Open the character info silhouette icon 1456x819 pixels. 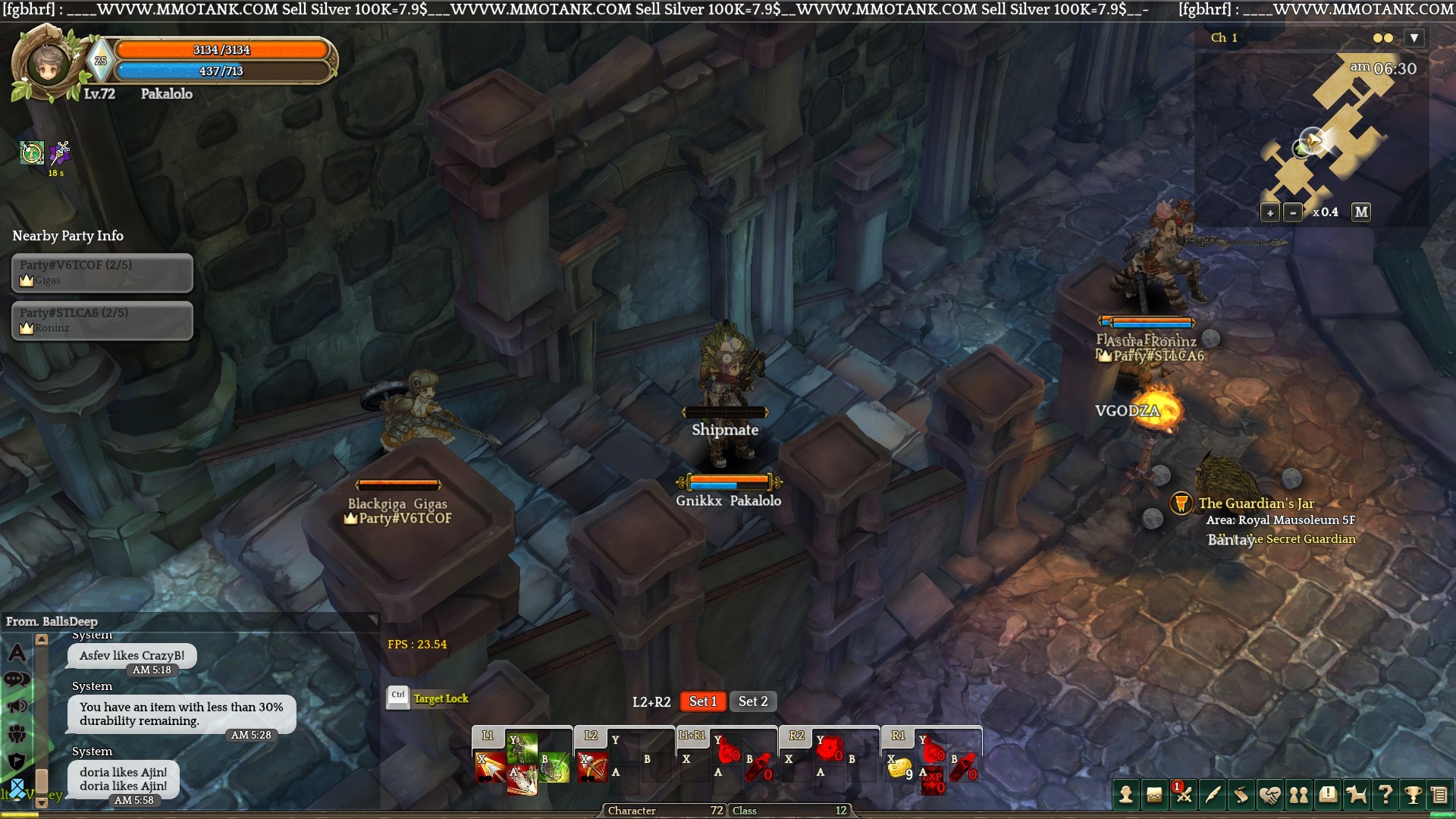tap(1126, 795)
